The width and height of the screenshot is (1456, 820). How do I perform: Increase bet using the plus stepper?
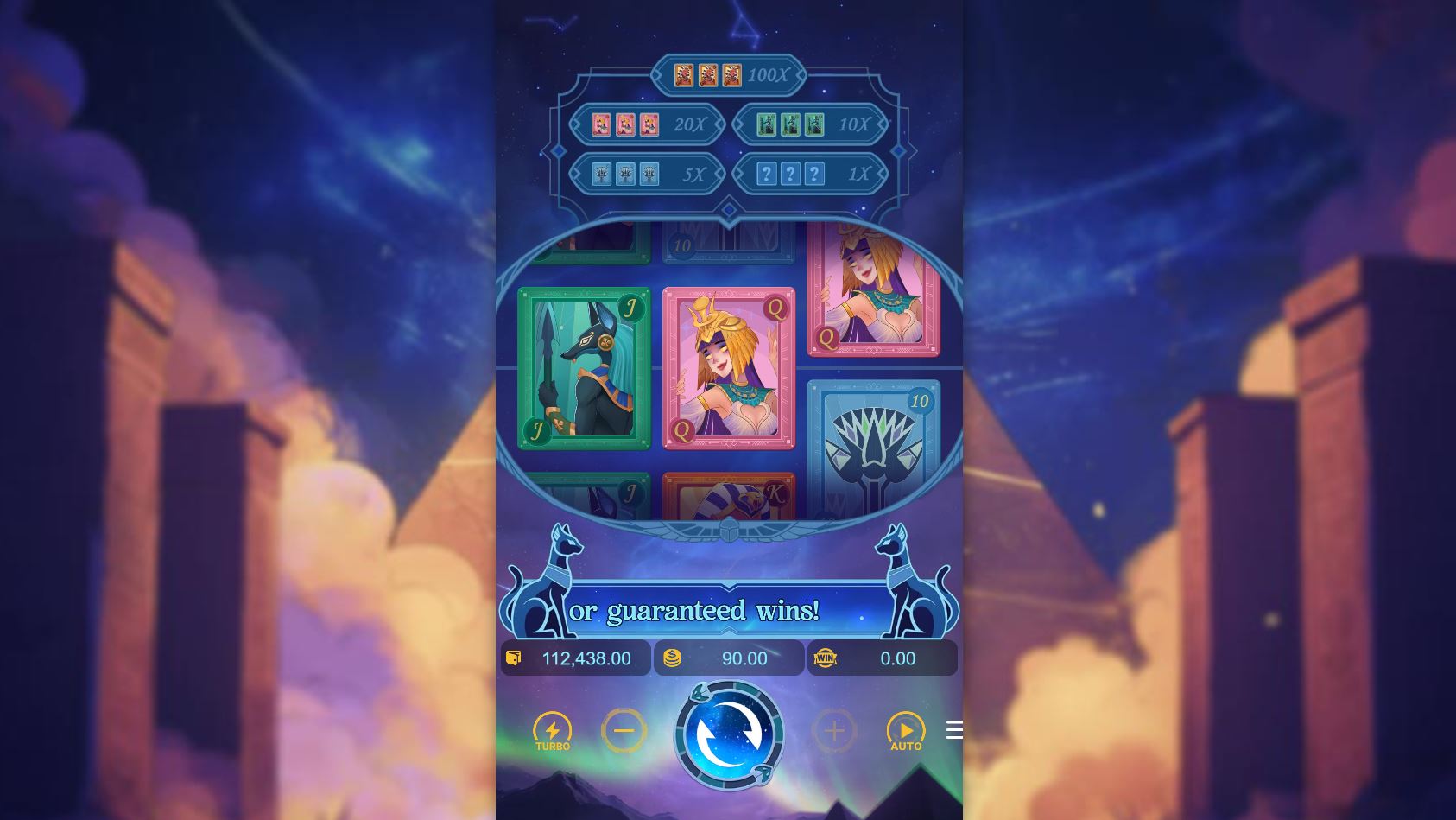tap(832, 730)
